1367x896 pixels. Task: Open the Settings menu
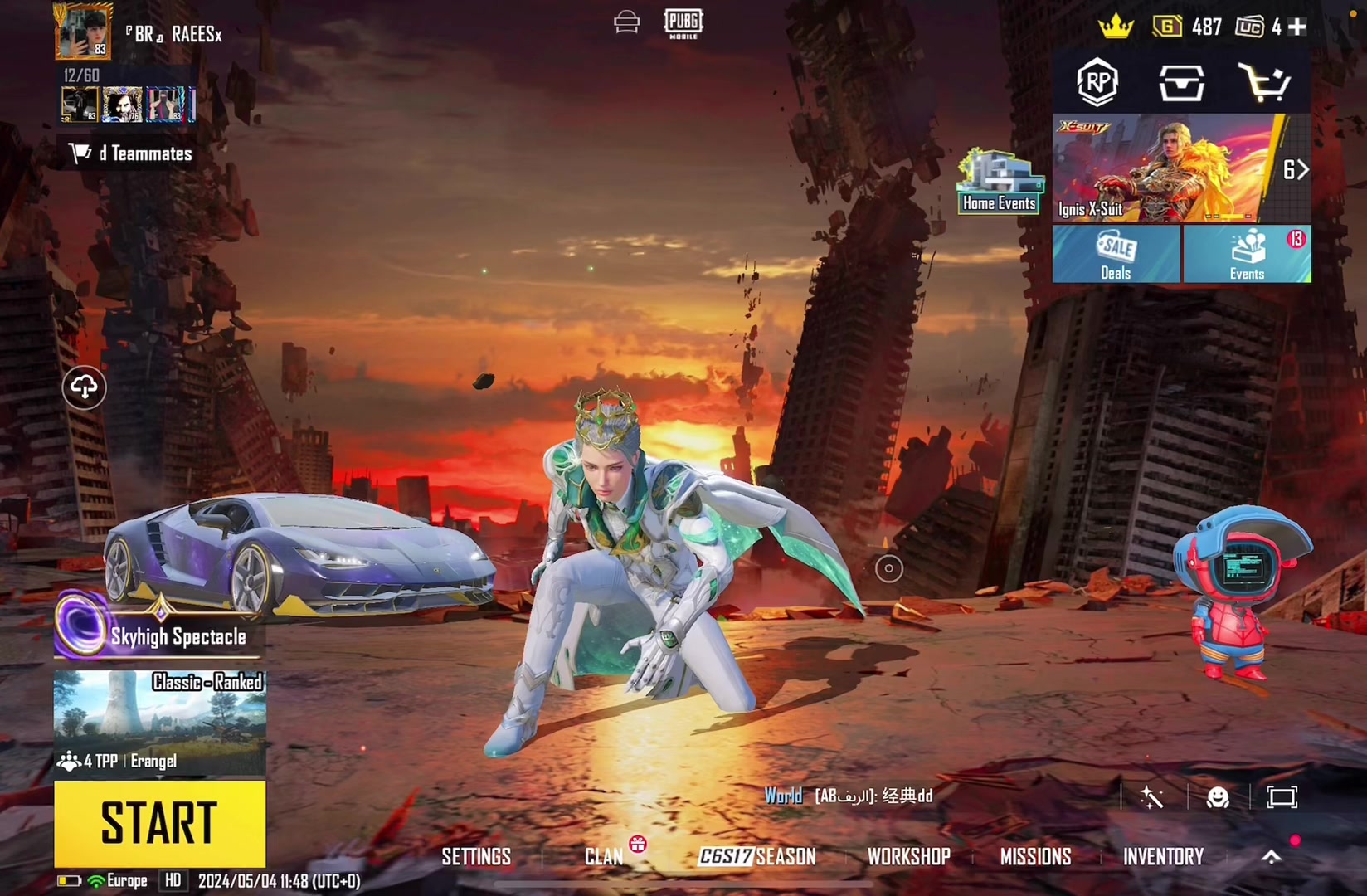tap(476, 856)
